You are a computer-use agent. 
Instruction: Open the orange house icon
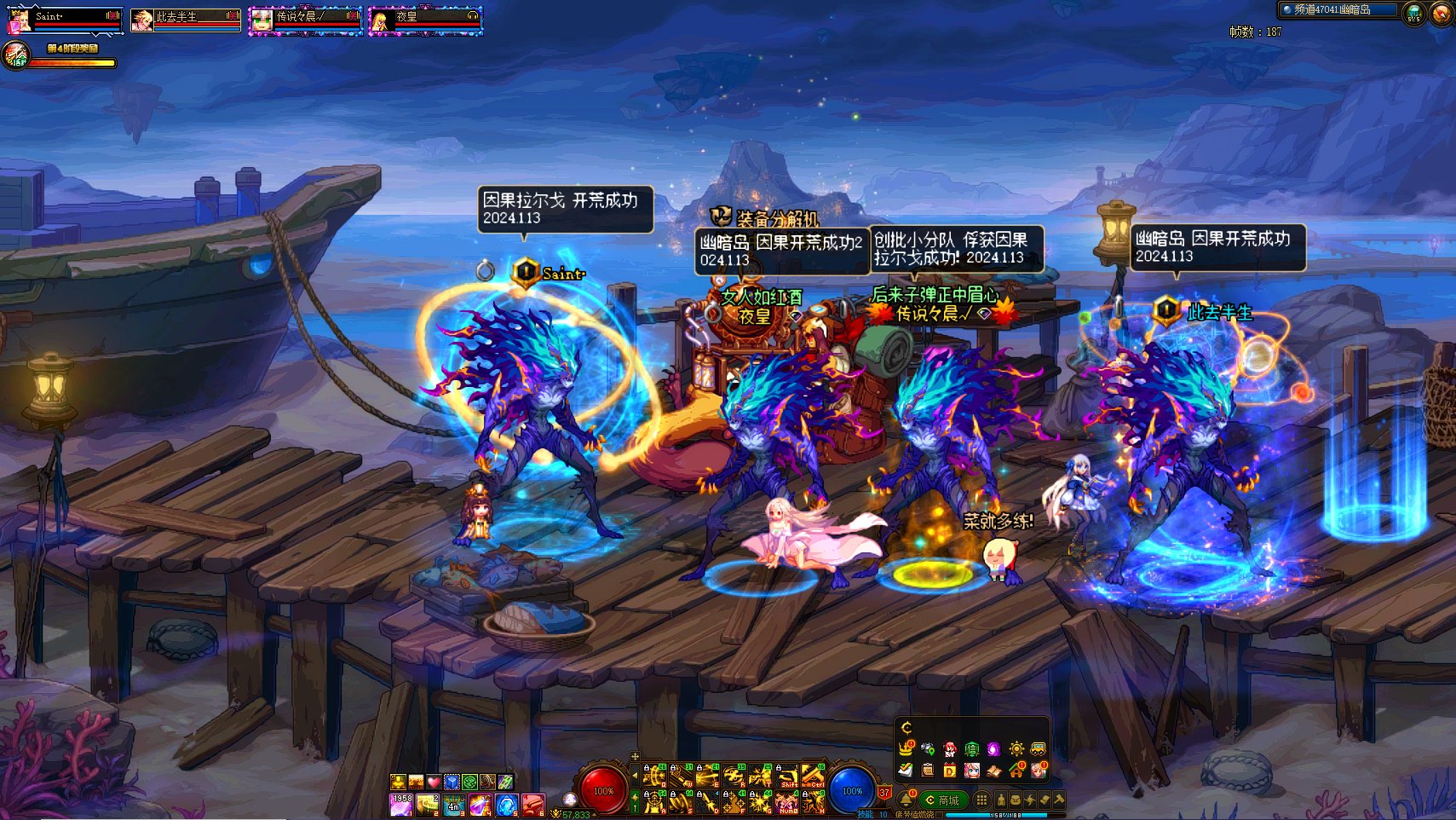(x=1016, y=771)
